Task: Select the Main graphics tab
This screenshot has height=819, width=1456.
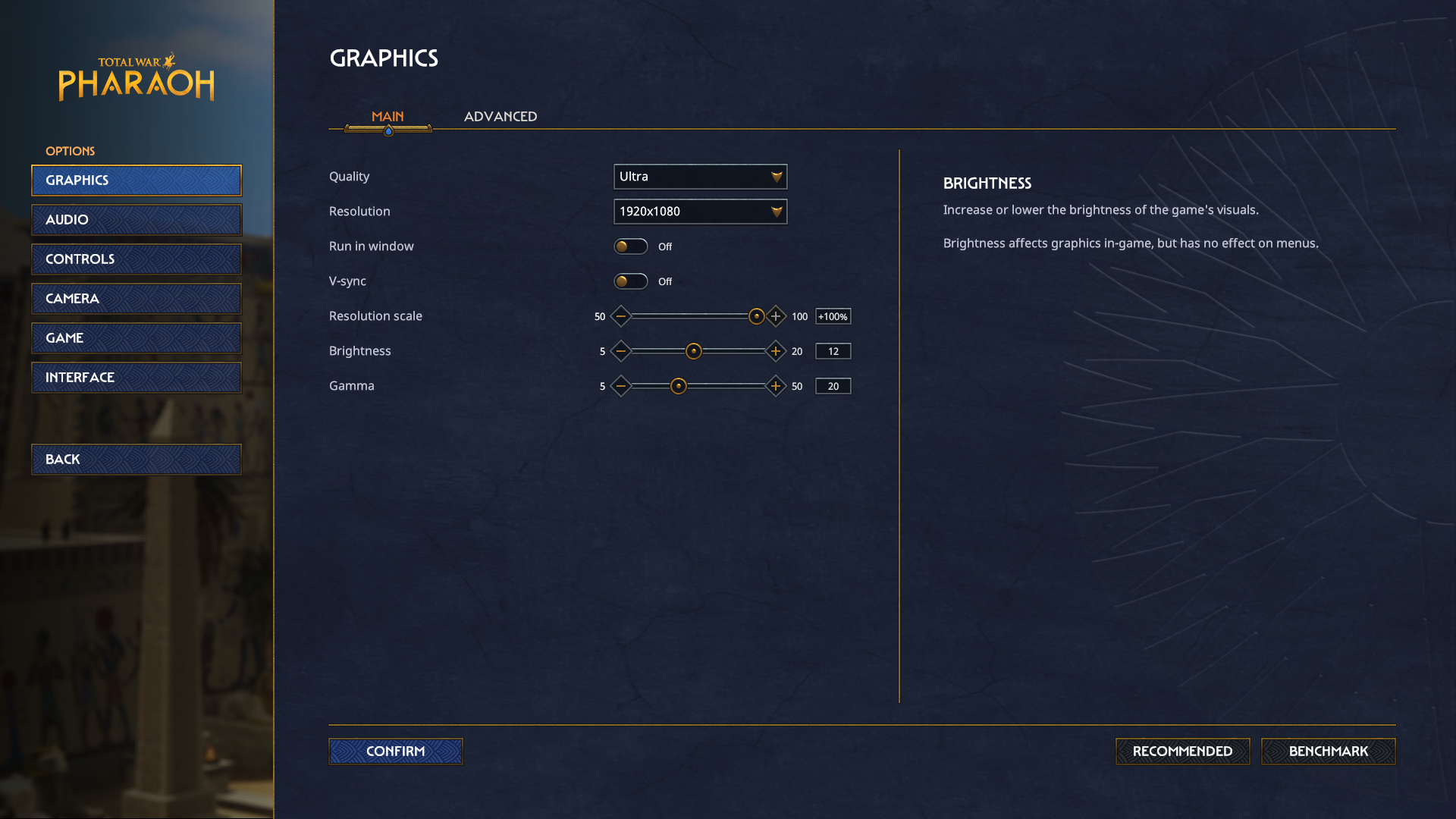Action: click(x=388, y=117)
